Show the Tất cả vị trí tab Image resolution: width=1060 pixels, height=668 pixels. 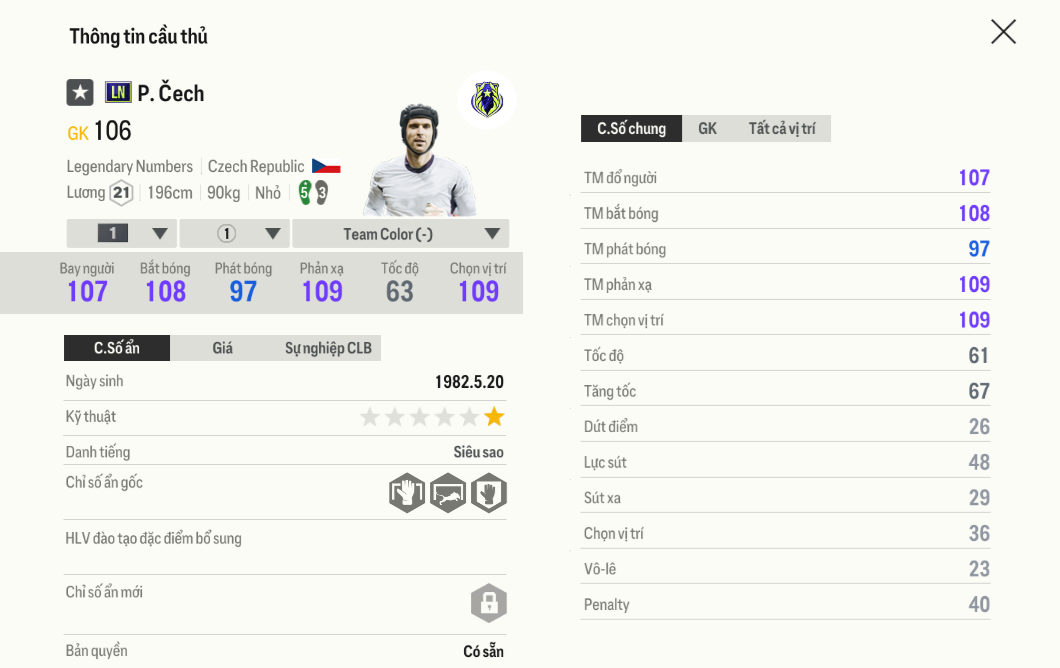pos(781,128)
